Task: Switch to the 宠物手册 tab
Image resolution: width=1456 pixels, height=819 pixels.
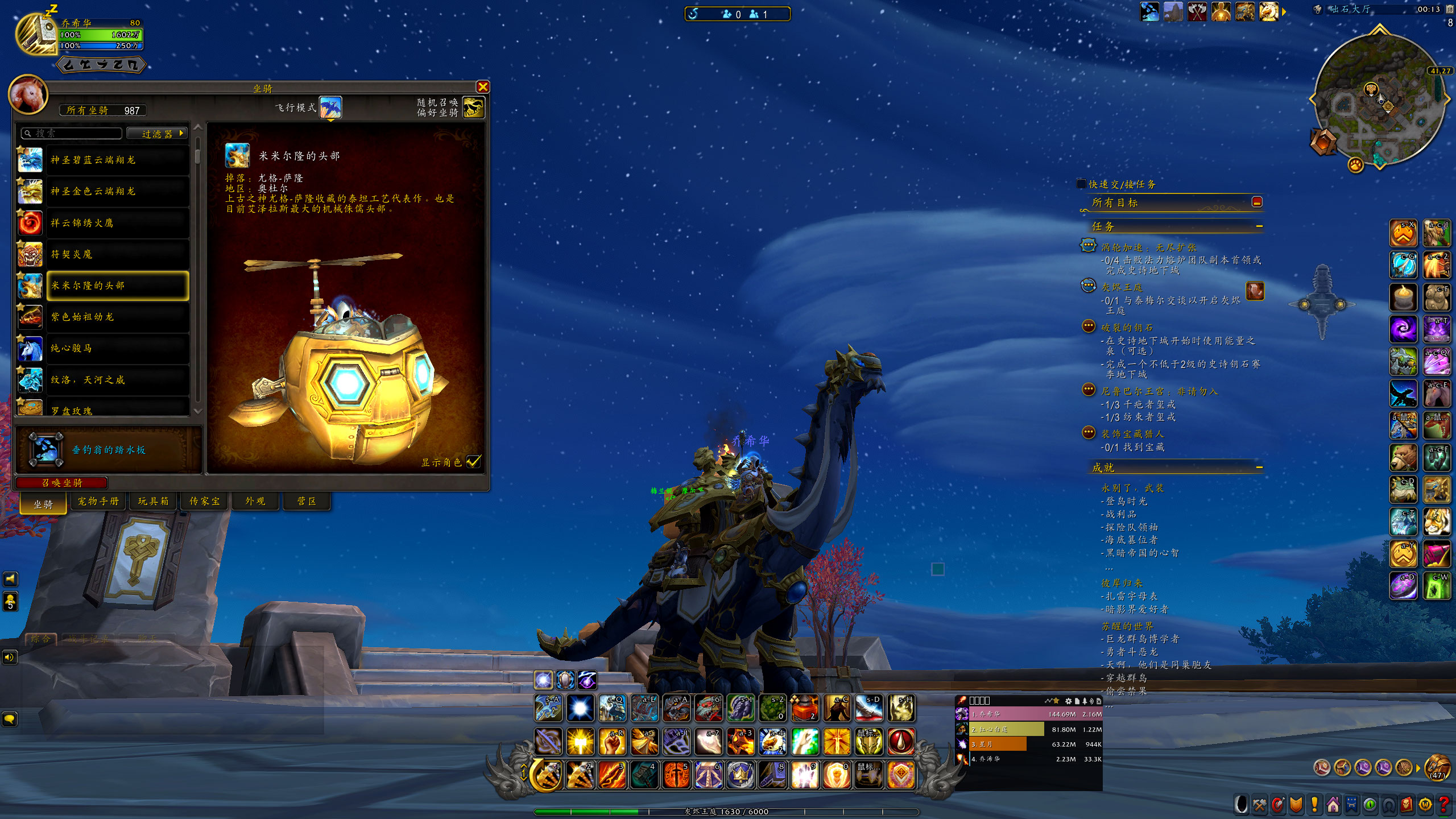Action: [98, 501]
